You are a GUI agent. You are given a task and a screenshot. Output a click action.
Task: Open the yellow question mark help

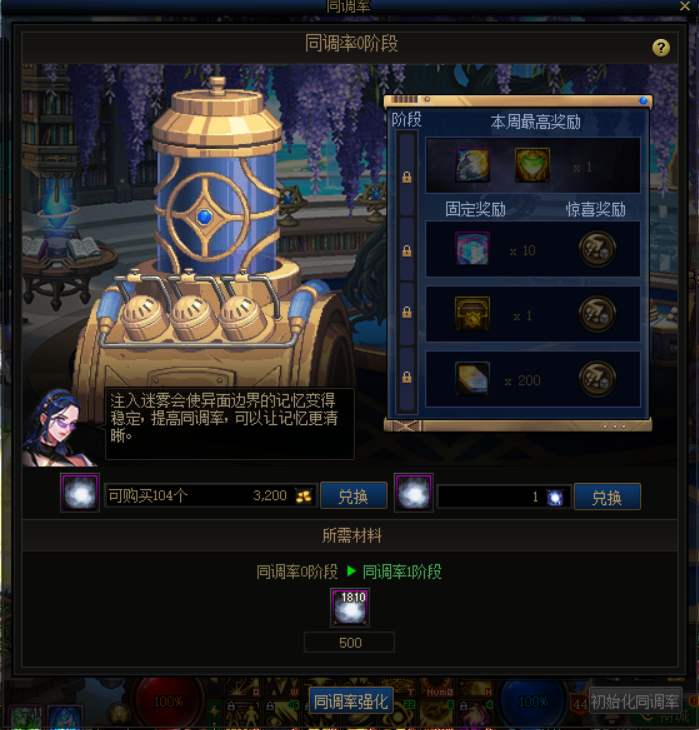(x=661, y=48)
